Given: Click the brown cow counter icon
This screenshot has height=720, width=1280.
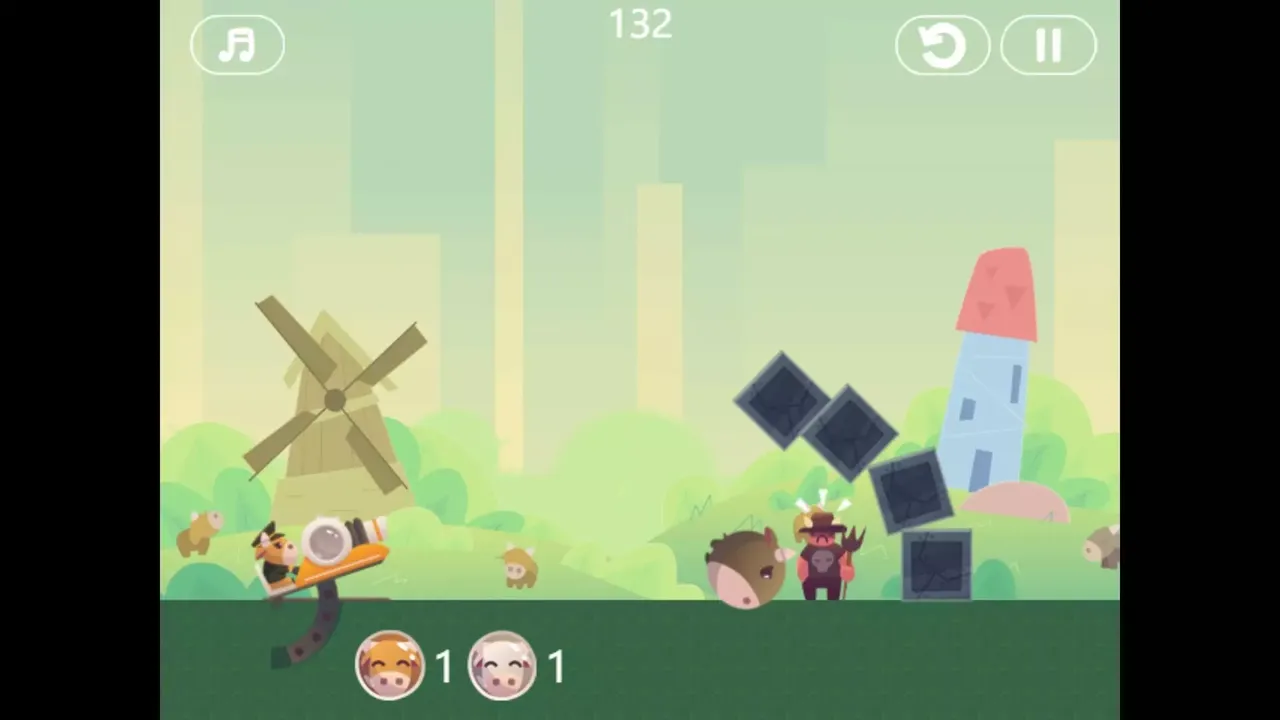Looking at the screenshot, I should (x=389, y=665).
